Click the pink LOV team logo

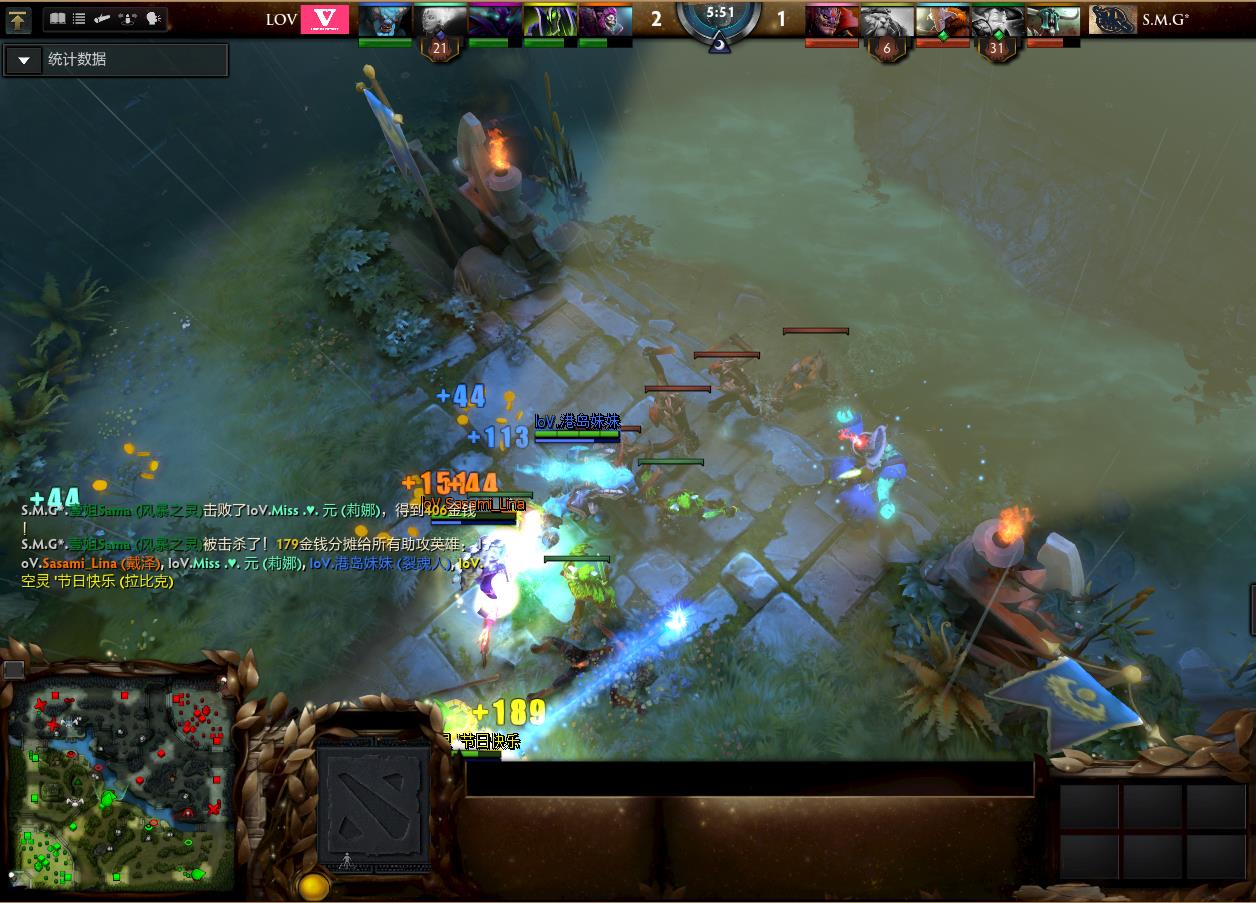click(x=325, y=19)
